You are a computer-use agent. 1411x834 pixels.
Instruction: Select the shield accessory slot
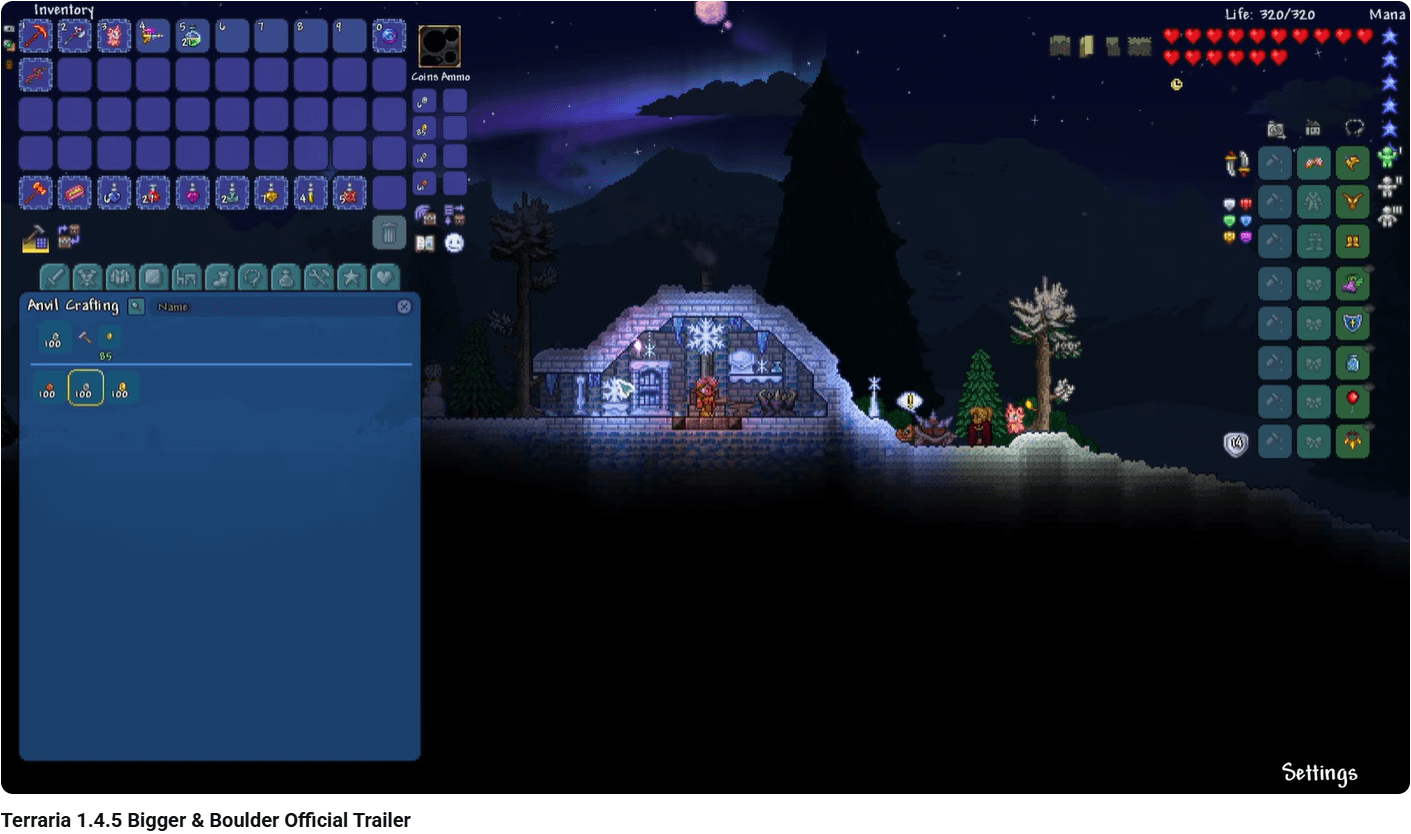[x=1352, y=323]
